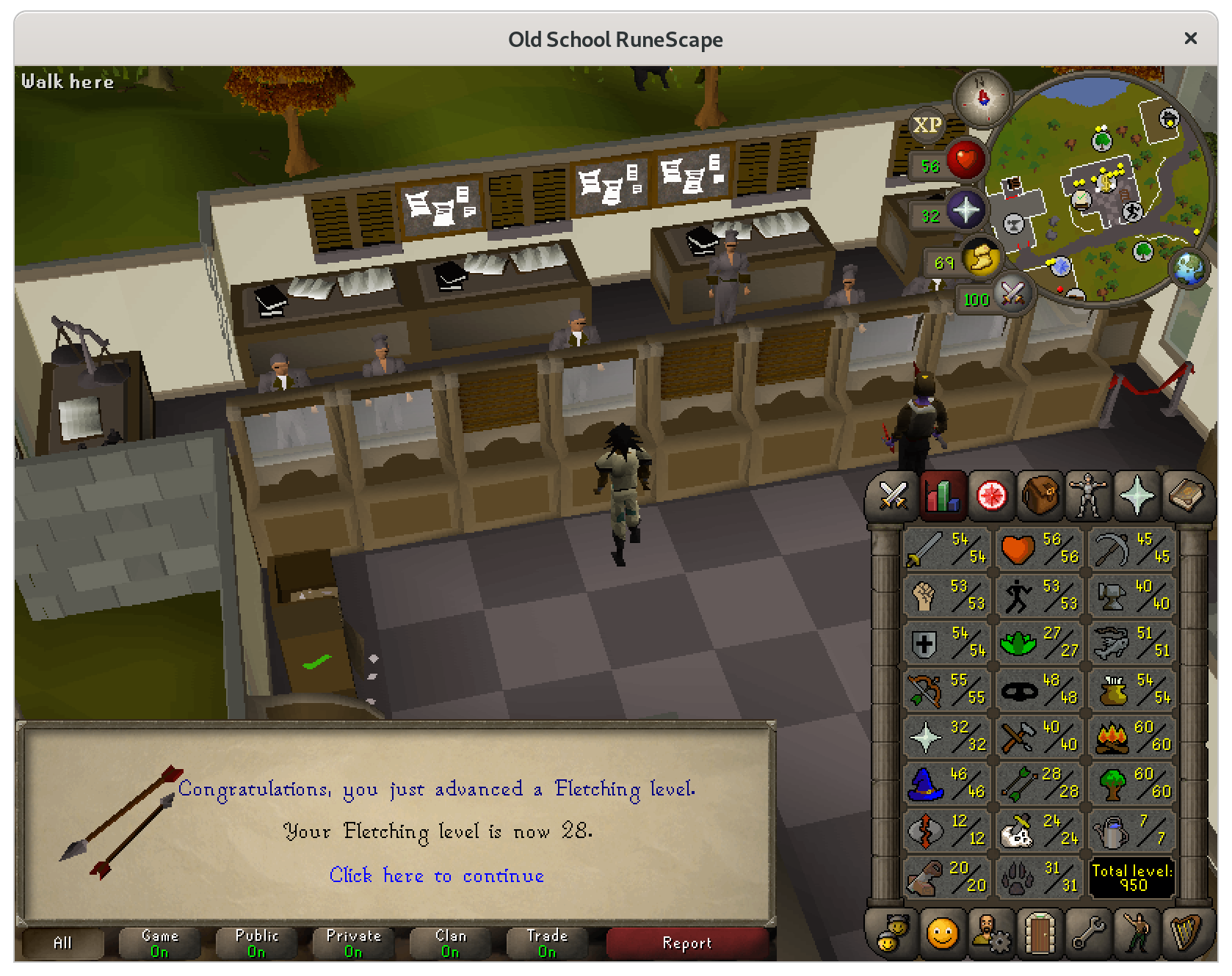1232x976 pixels.
Task: Toggle run with the run energy orb
Action: tap(981, 258)
